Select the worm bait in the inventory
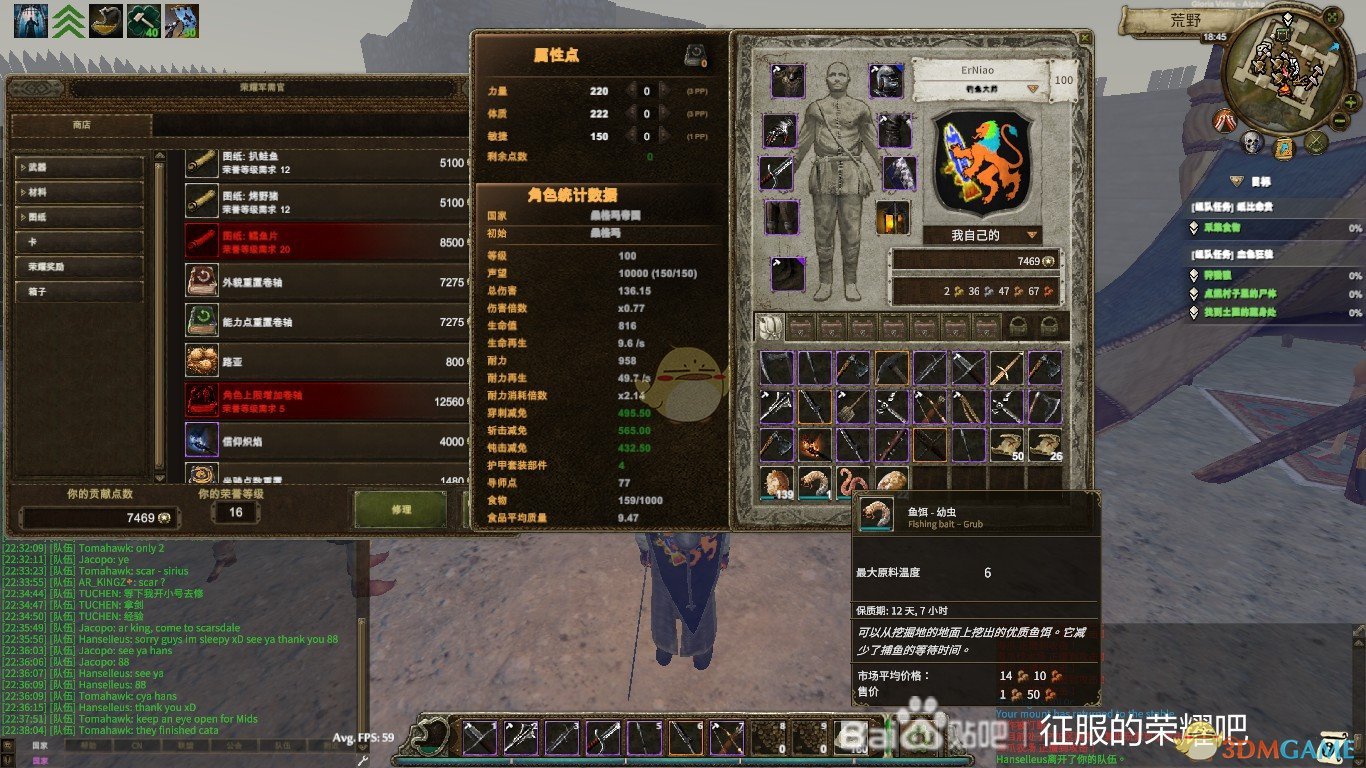Image resolution: width=1366 pixels, height=768 pixels. click(854, 483)
